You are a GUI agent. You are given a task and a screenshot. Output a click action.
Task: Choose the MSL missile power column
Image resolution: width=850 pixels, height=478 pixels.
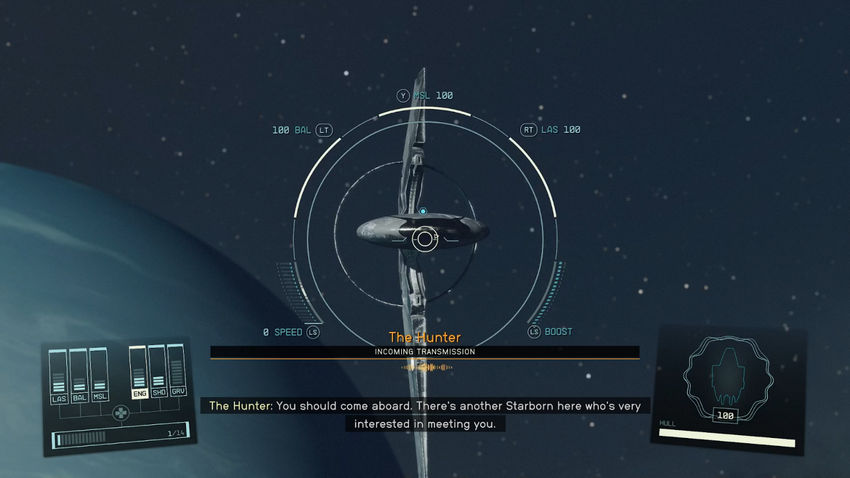click(x=99, y=374)
